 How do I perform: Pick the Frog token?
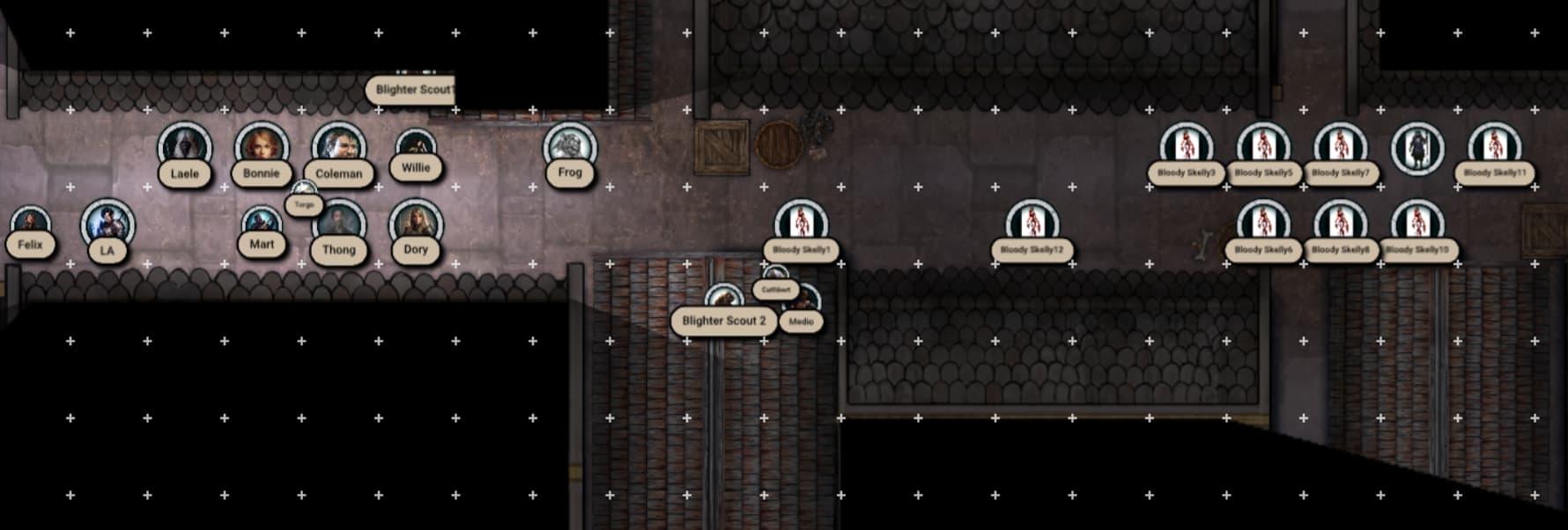(x=569, y=146)
